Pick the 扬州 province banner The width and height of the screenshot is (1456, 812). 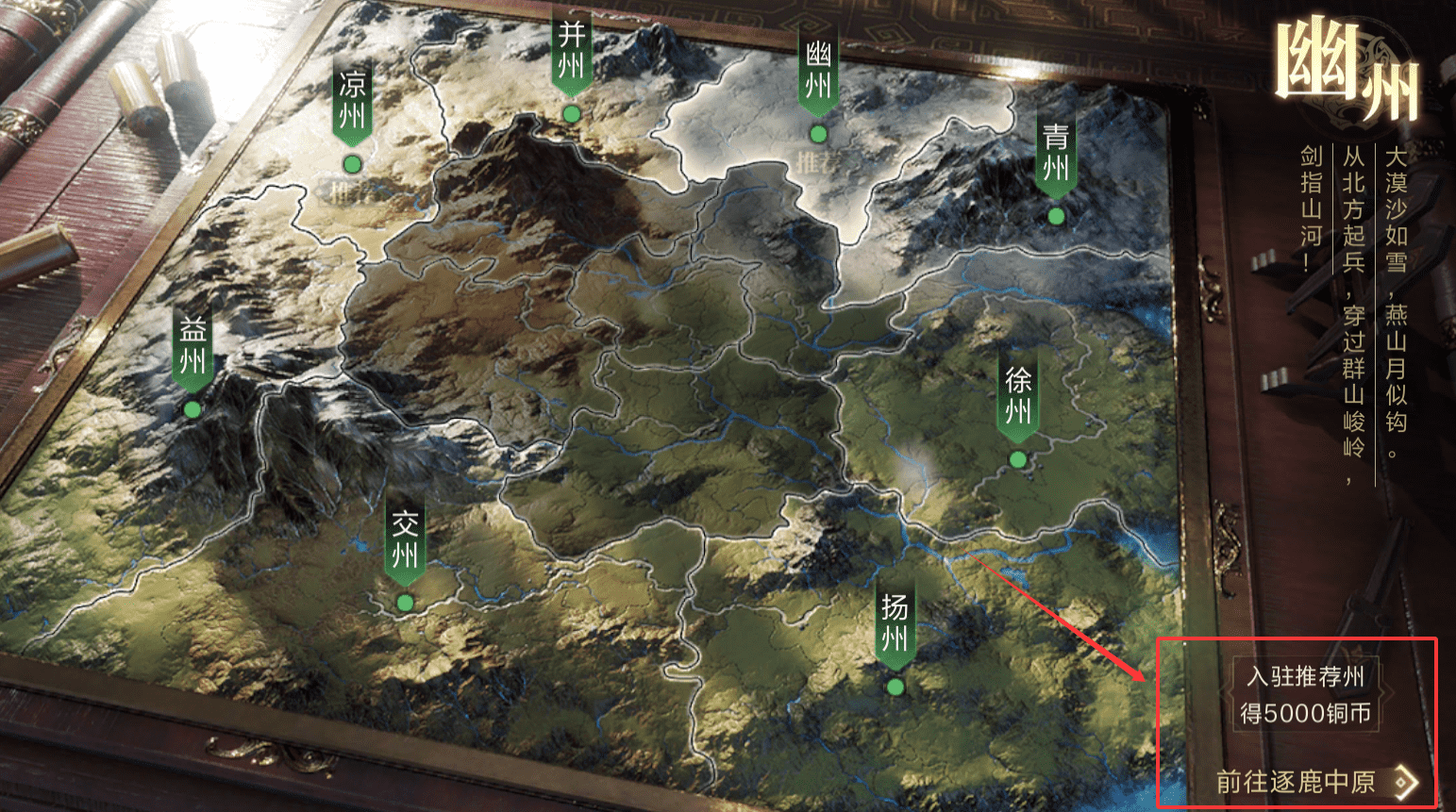[x=895, y=624]
